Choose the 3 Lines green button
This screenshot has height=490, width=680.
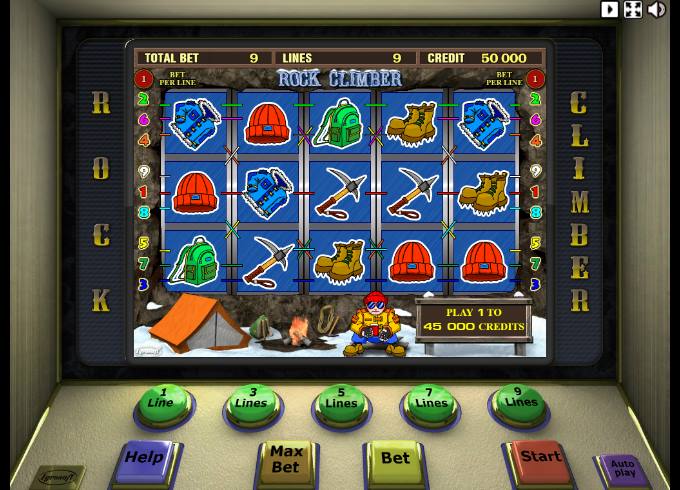click(x=252, y=403)
